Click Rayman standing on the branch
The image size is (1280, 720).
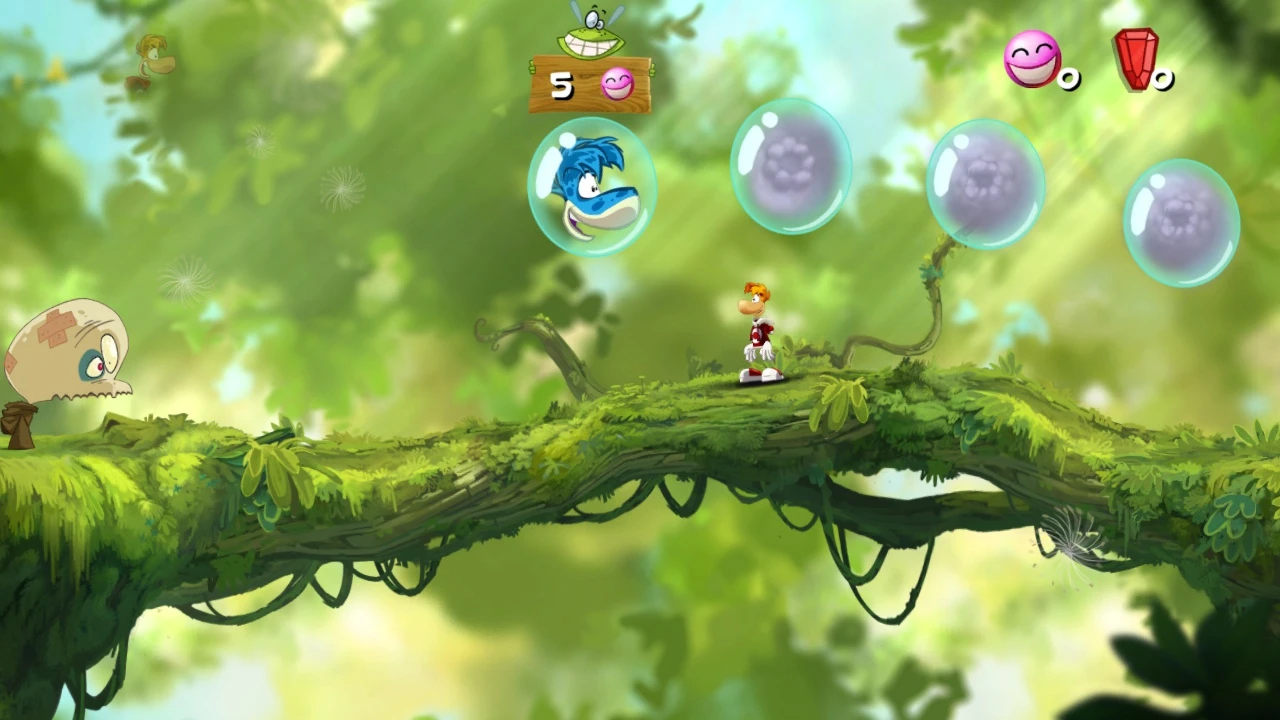(755, 330)
